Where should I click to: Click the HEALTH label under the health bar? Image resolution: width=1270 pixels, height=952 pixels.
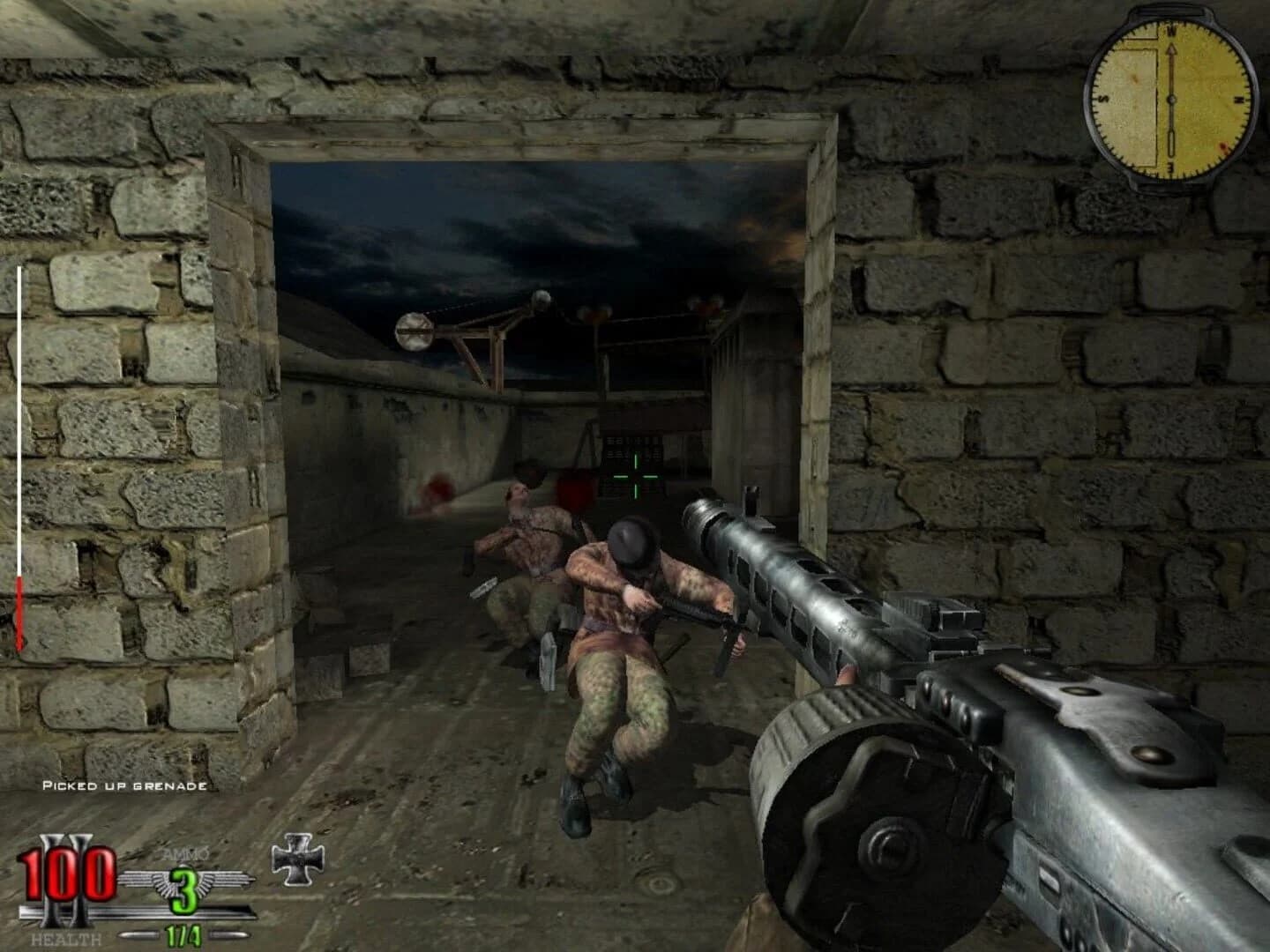coord(67,937)
